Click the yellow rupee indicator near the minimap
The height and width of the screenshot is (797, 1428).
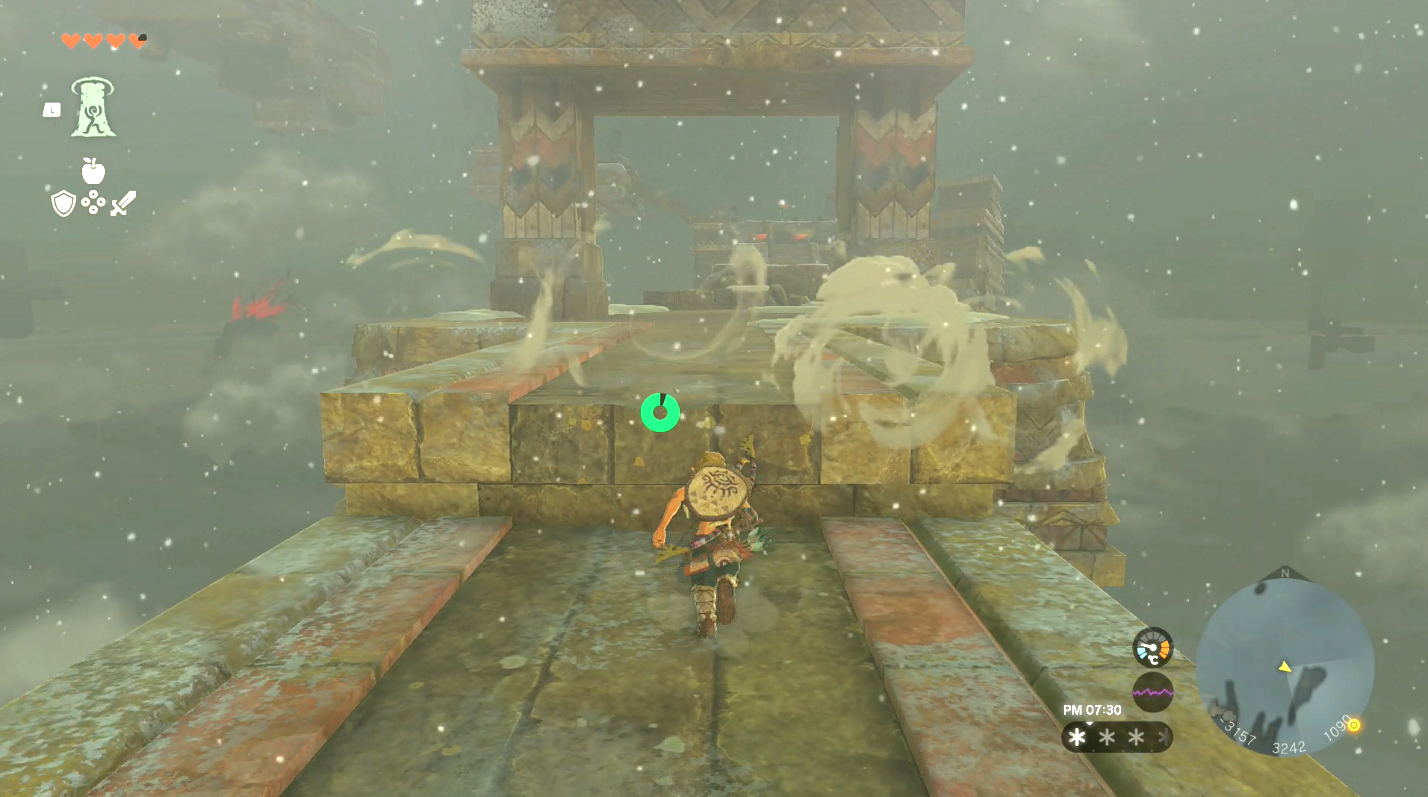(x=1353, y=726)
